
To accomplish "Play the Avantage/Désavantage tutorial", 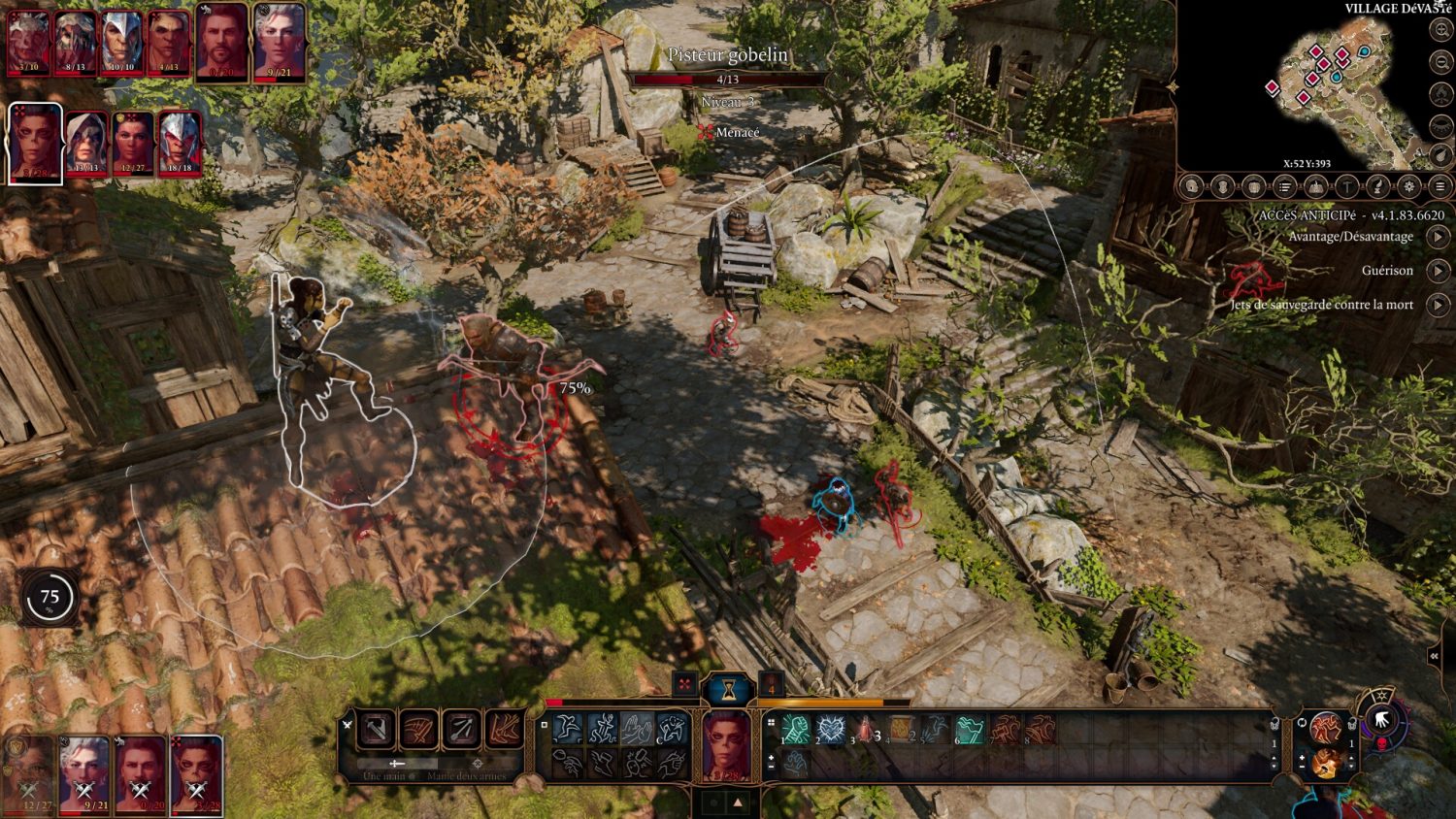I will coord(1438,237).
